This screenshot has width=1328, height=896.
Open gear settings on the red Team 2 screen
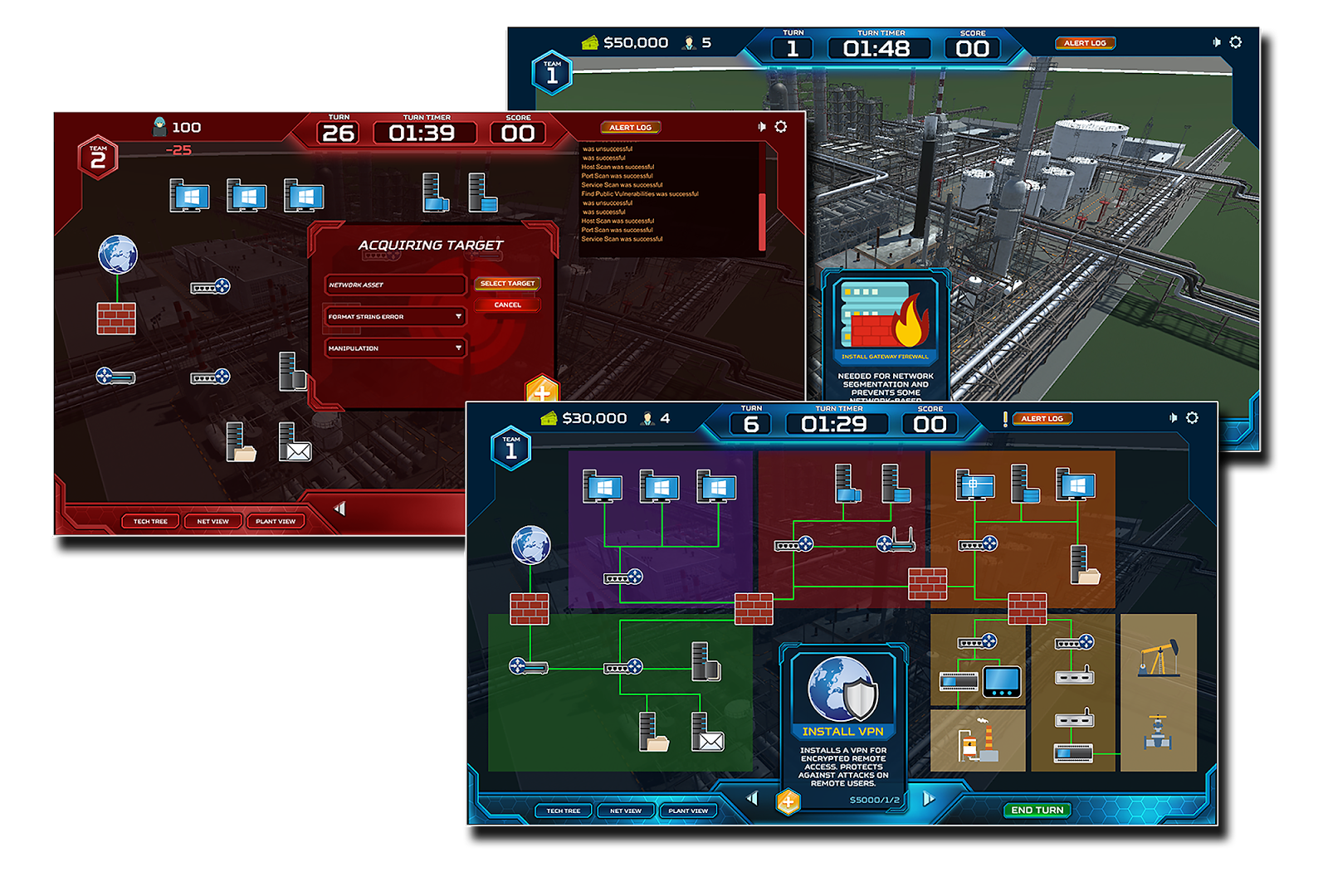(781, 127)
